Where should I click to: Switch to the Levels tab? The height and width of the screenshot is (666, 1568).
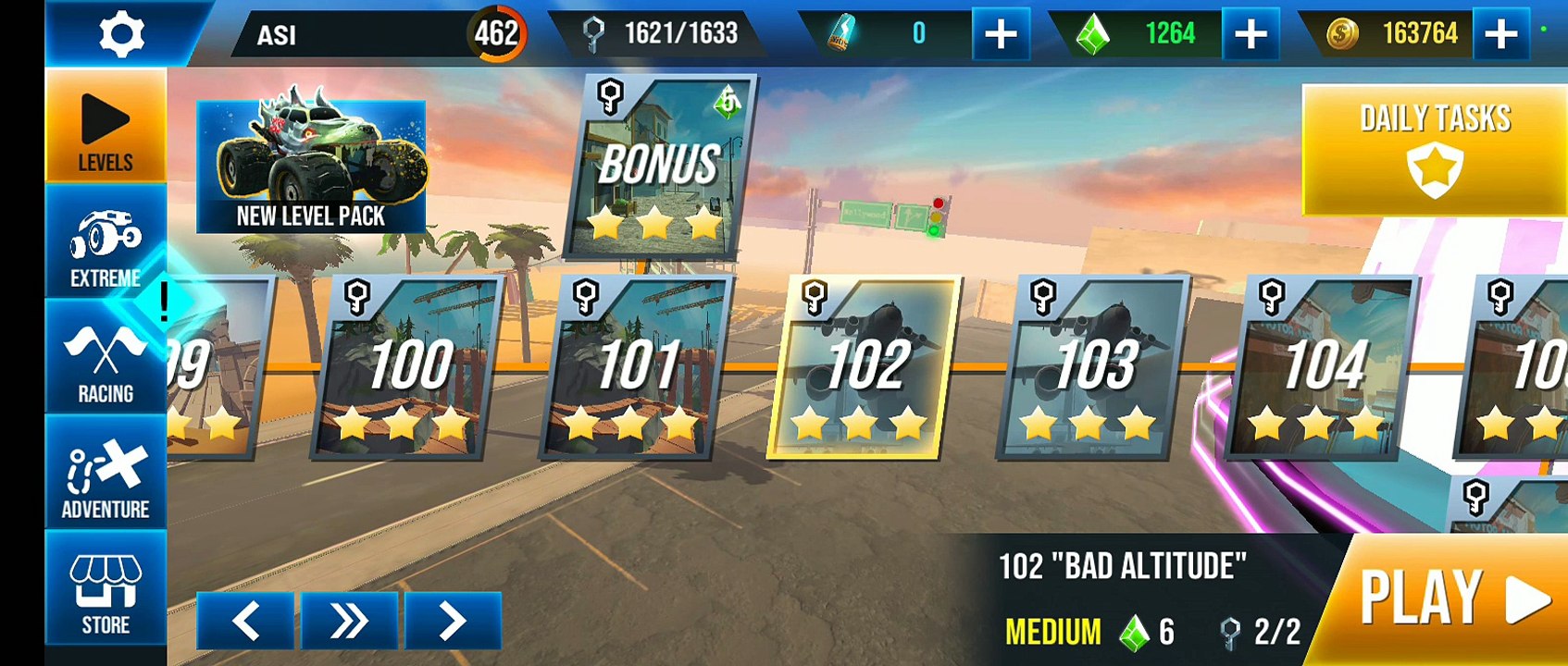point(106,128)
